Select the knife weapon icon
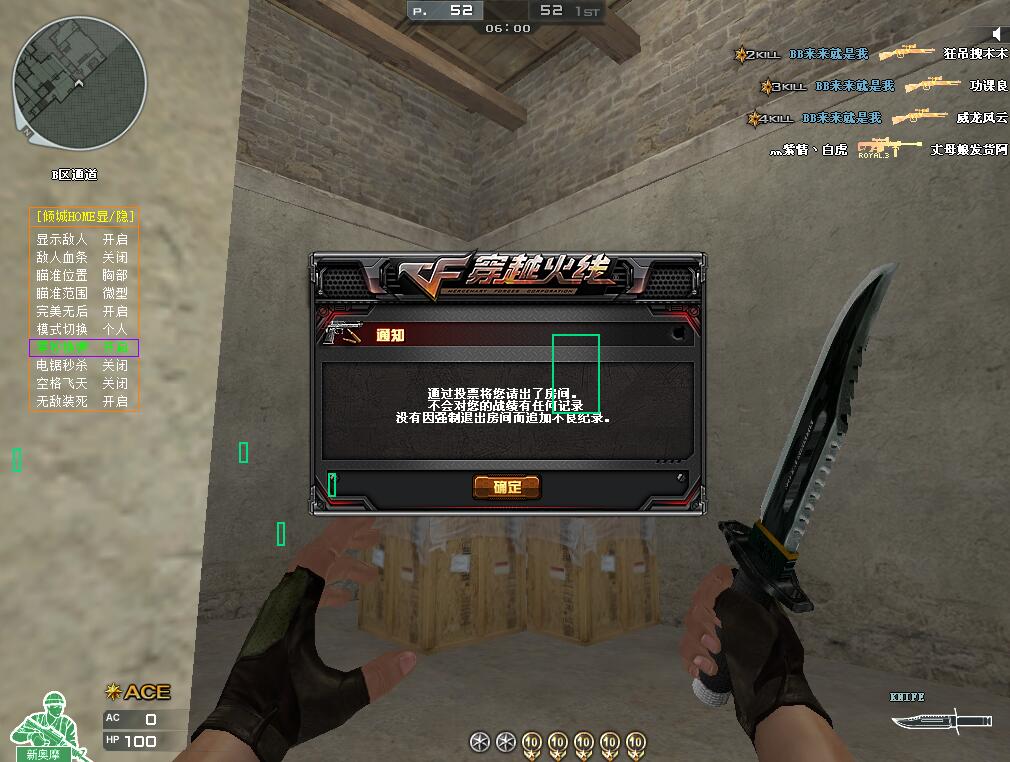1010x762 pixels. pyautogui.click(x=941, y=720)
